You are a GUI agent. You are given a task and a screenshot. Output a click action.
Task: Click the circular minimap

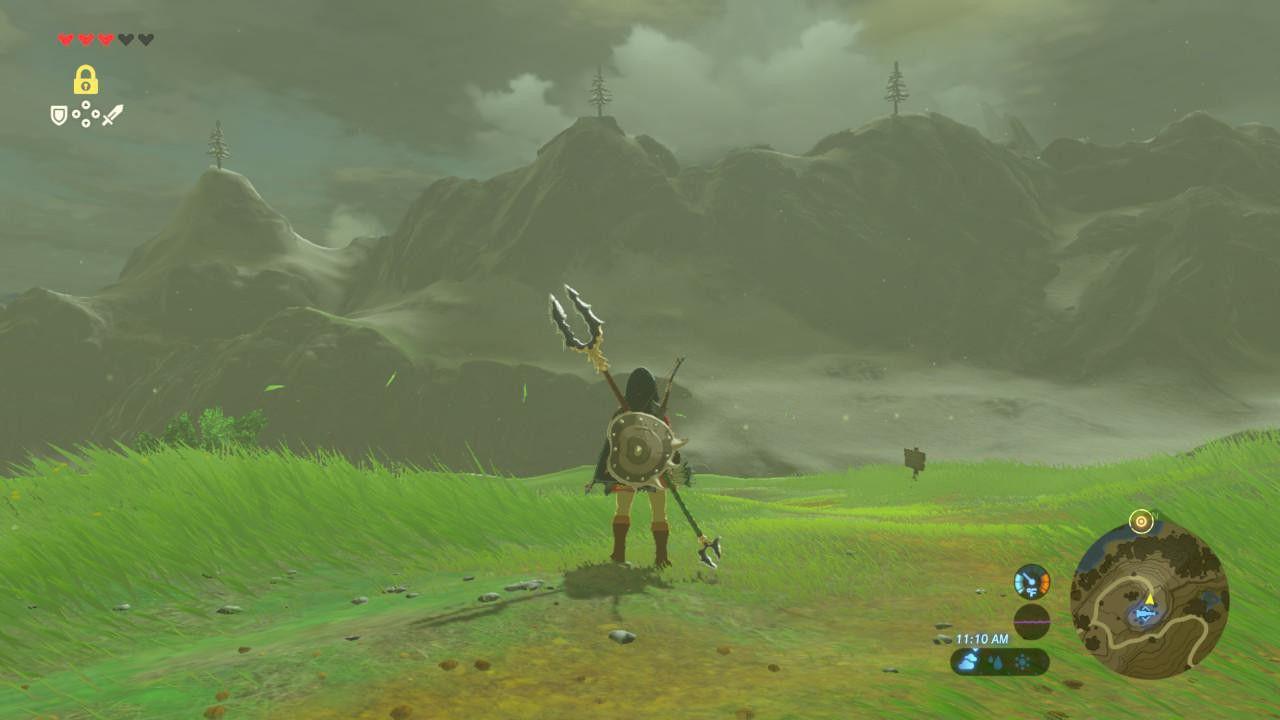(x=1149, y=600)
